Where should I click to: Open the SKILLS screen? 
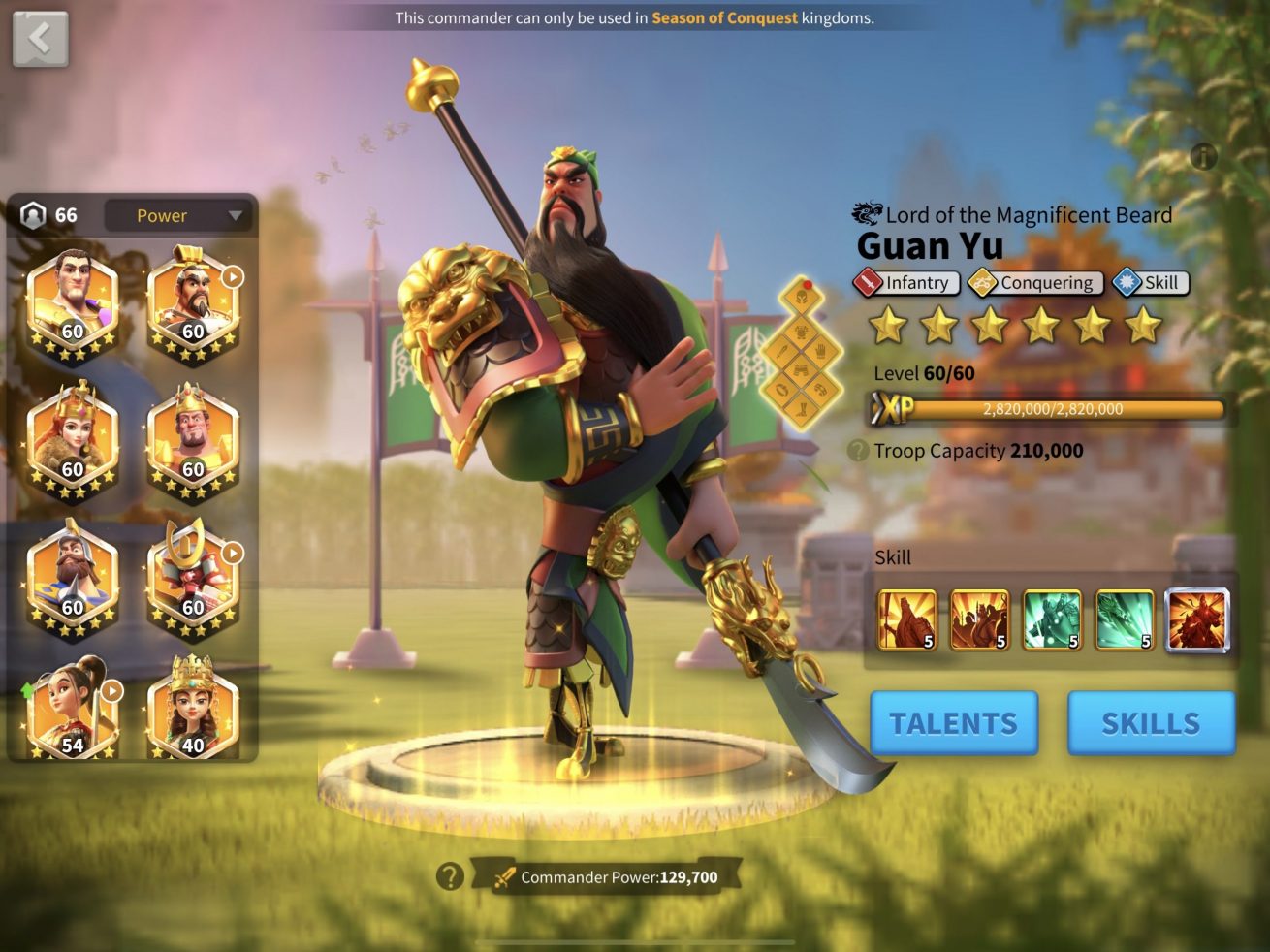[x=1151, y=723]
